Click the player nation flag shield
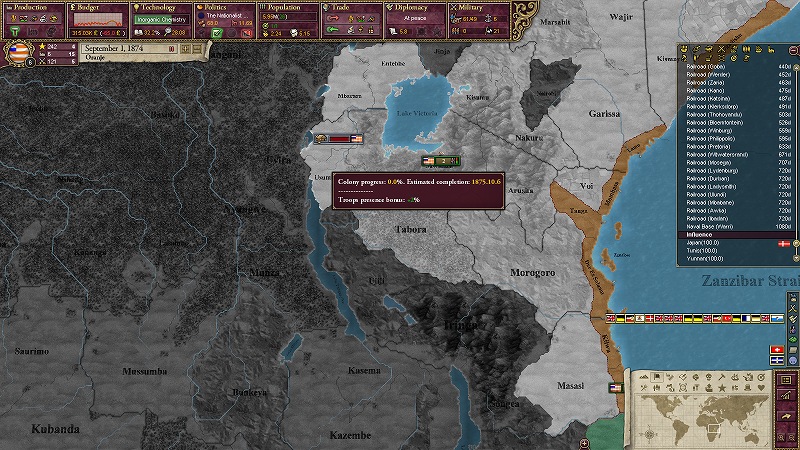Image resolution: width=800 pixels, height=450 pixels. click(20, 52)
